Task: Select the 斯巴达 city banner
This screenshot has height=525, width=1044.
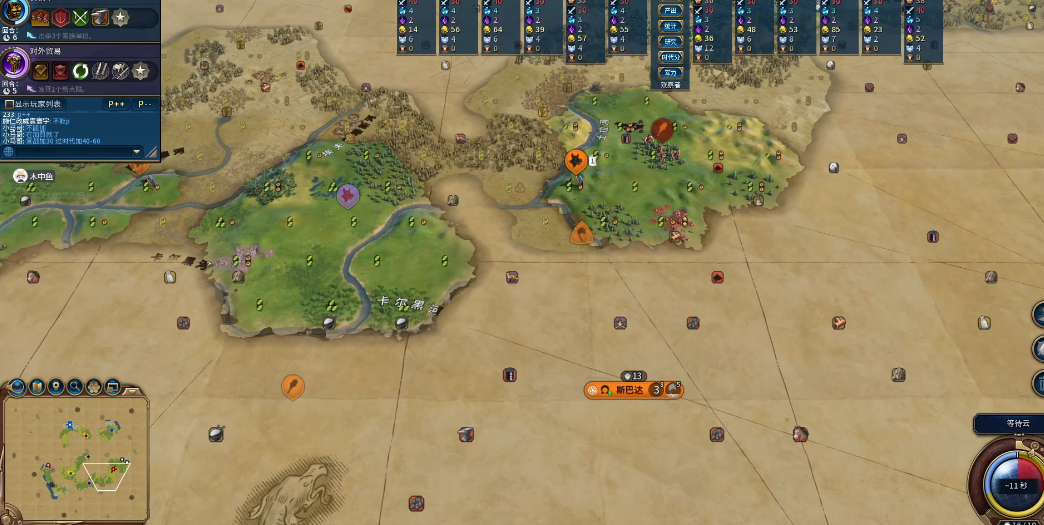Action: click(x=632, y=389)
